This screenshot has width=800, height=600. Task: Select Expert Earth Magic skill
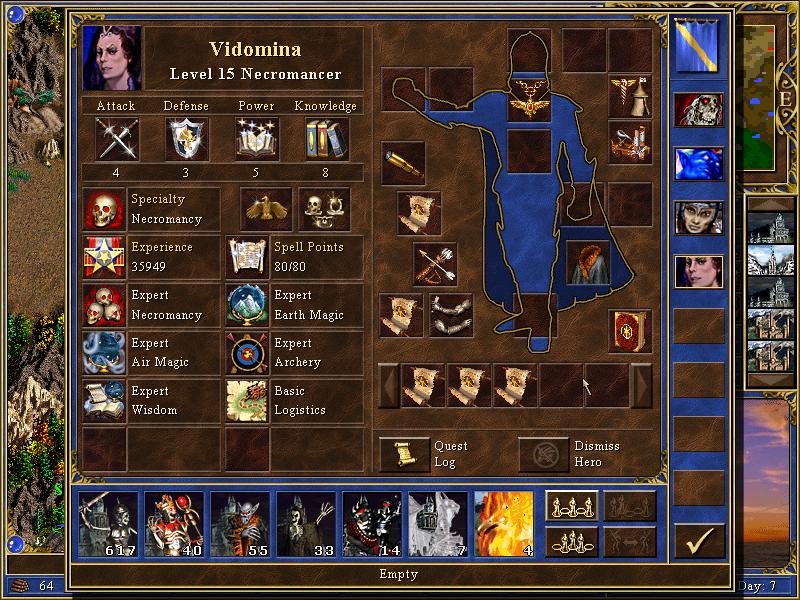click(x=247, y=305)
